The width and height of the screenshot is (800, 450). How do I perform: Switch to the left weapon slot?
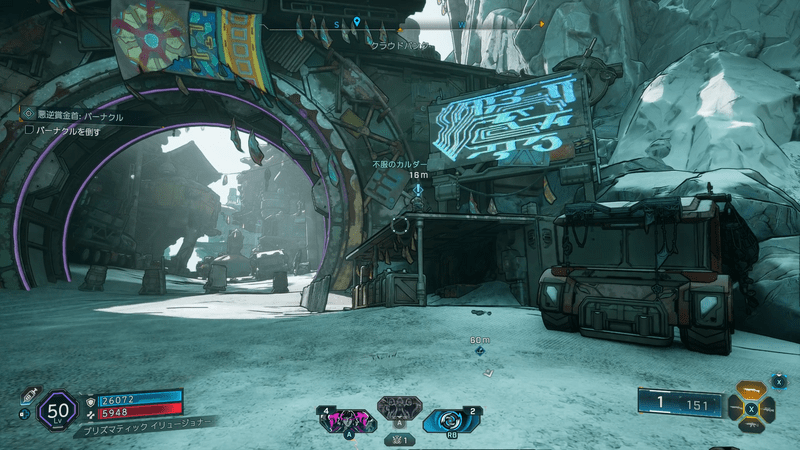(x=734, y=408)
